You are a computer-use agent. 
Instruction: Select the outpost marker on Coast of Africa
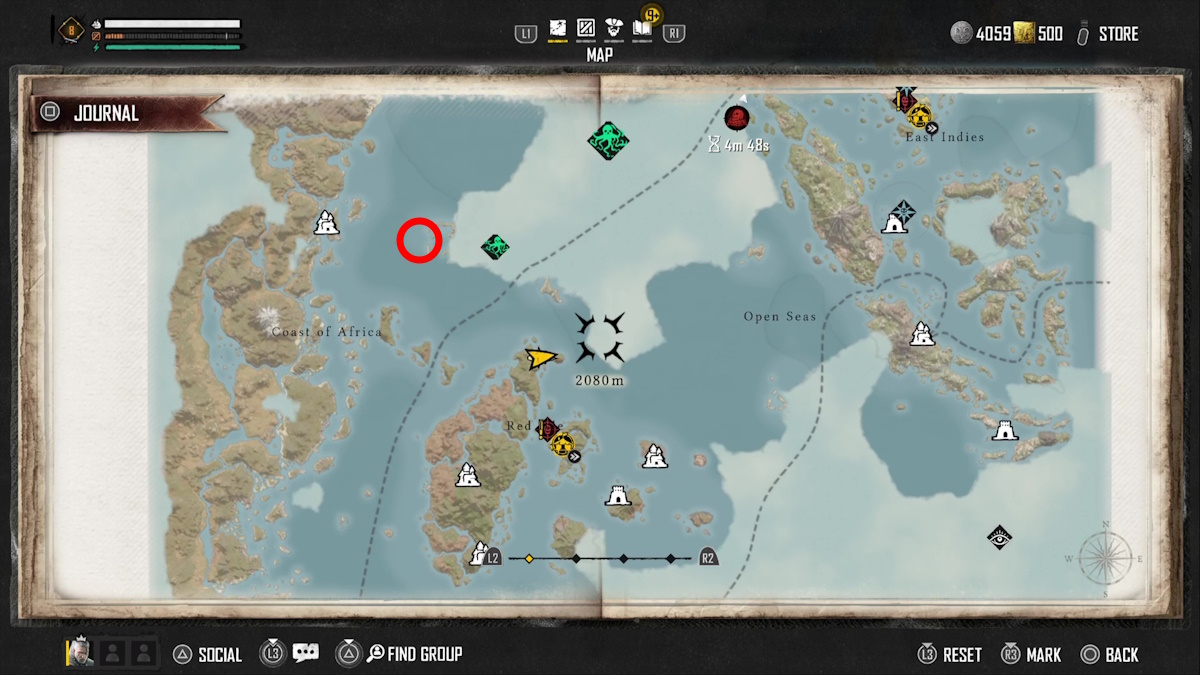326,222
